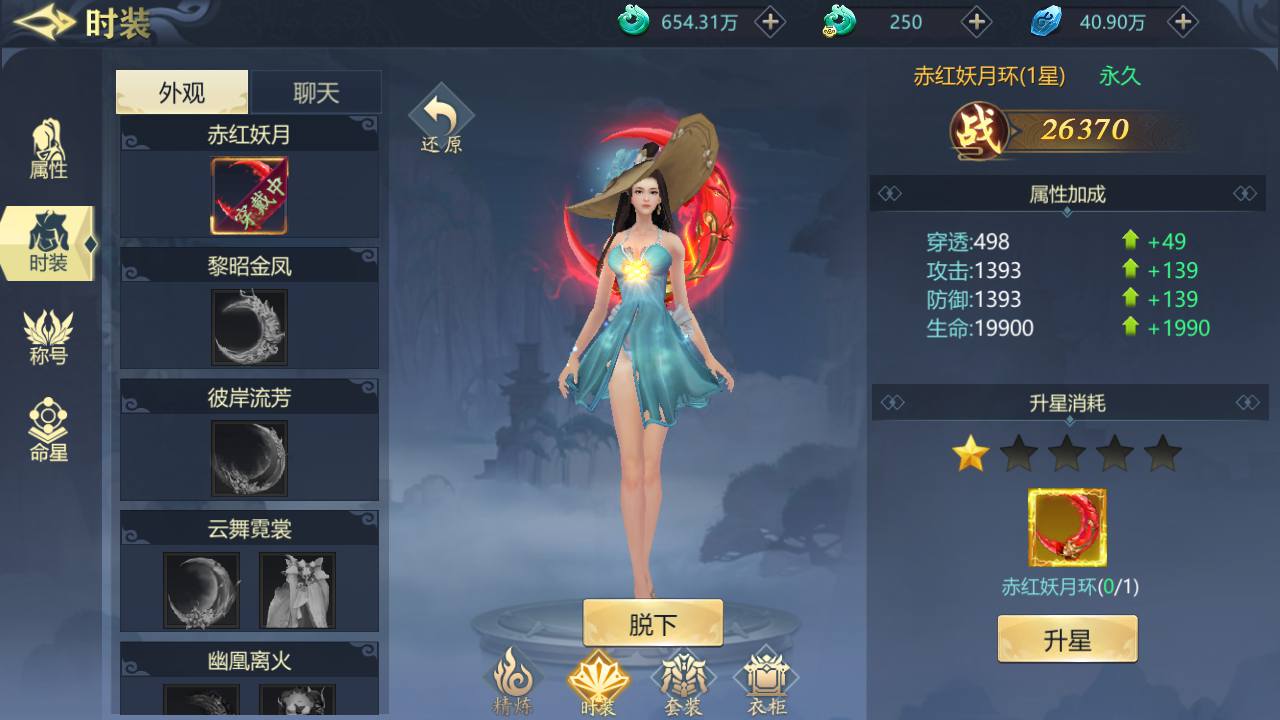The height and width of the screenshot is (720, 1280).
Task: Switch to the 外观 tab
Action: coord(181,91)
